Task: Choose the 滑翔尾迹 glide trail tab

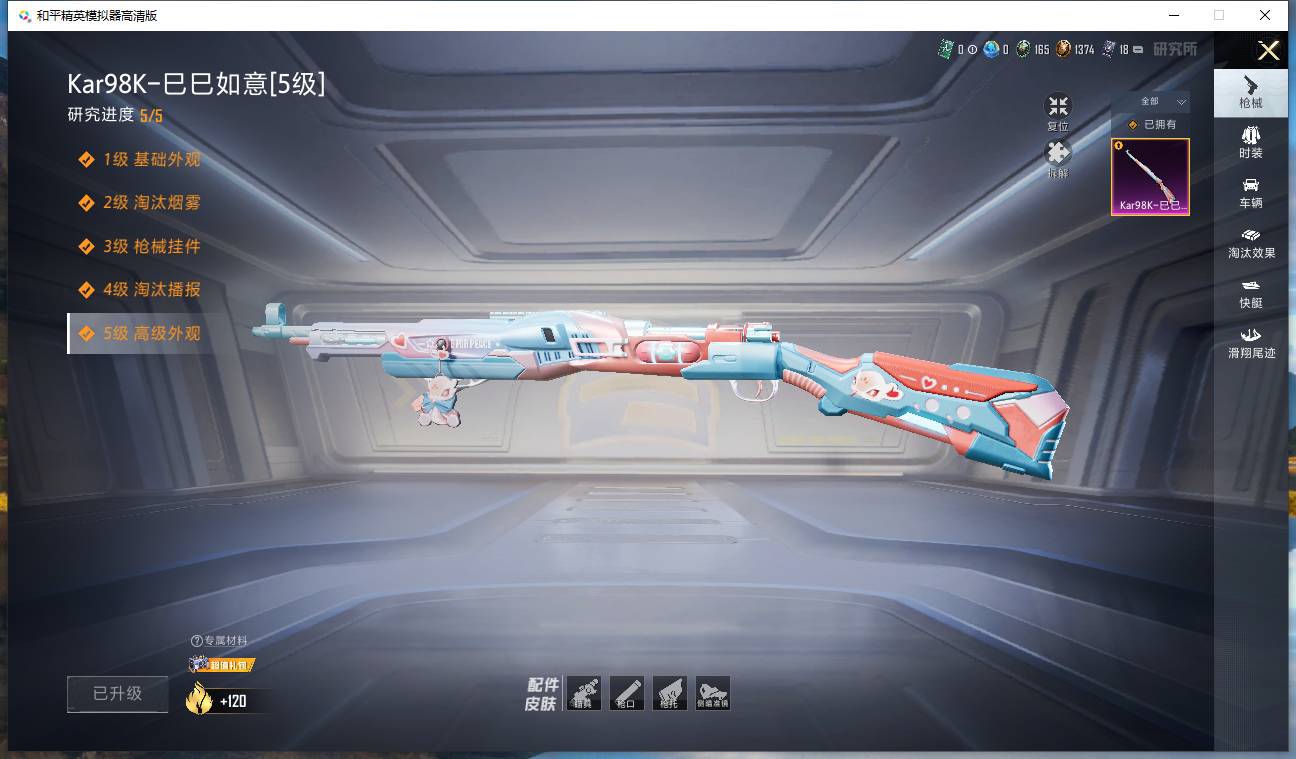Action: (x=1250, y=342)
